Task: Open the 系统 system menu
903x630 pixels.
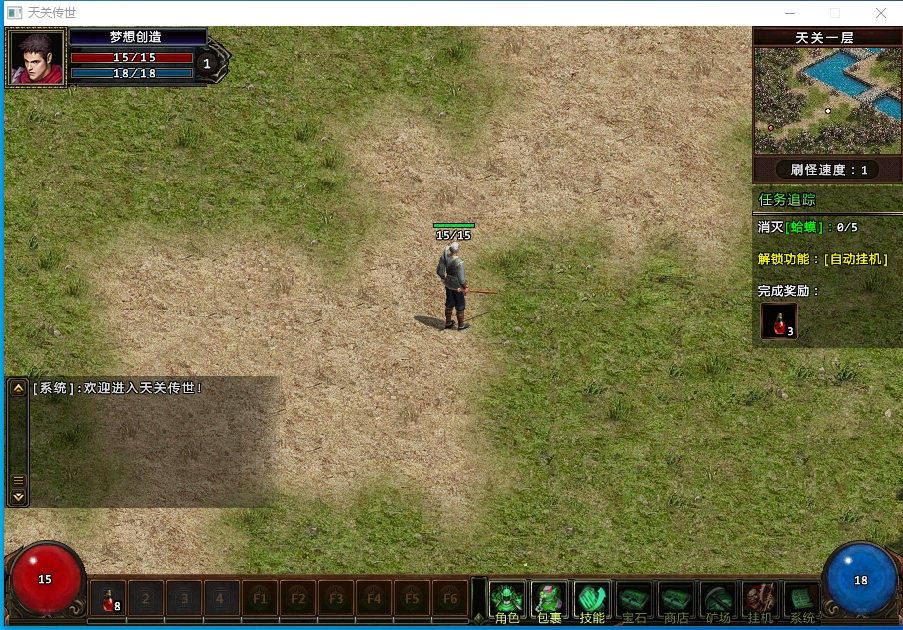Action: (802, 600)
